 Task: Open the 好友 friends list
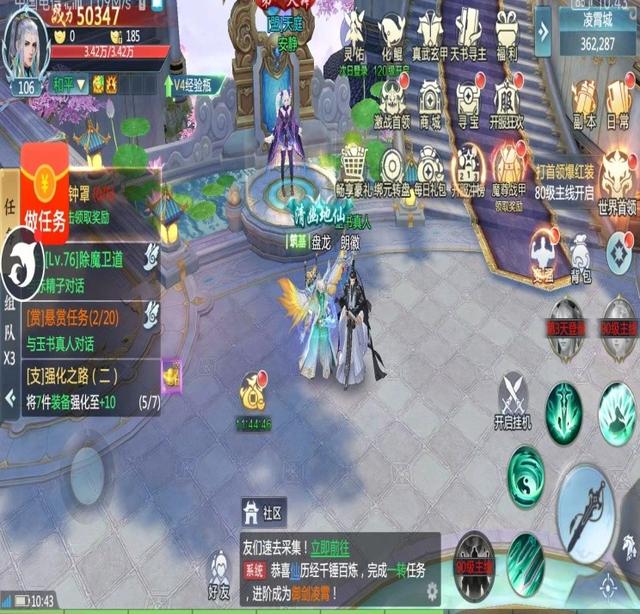[219, 574]
